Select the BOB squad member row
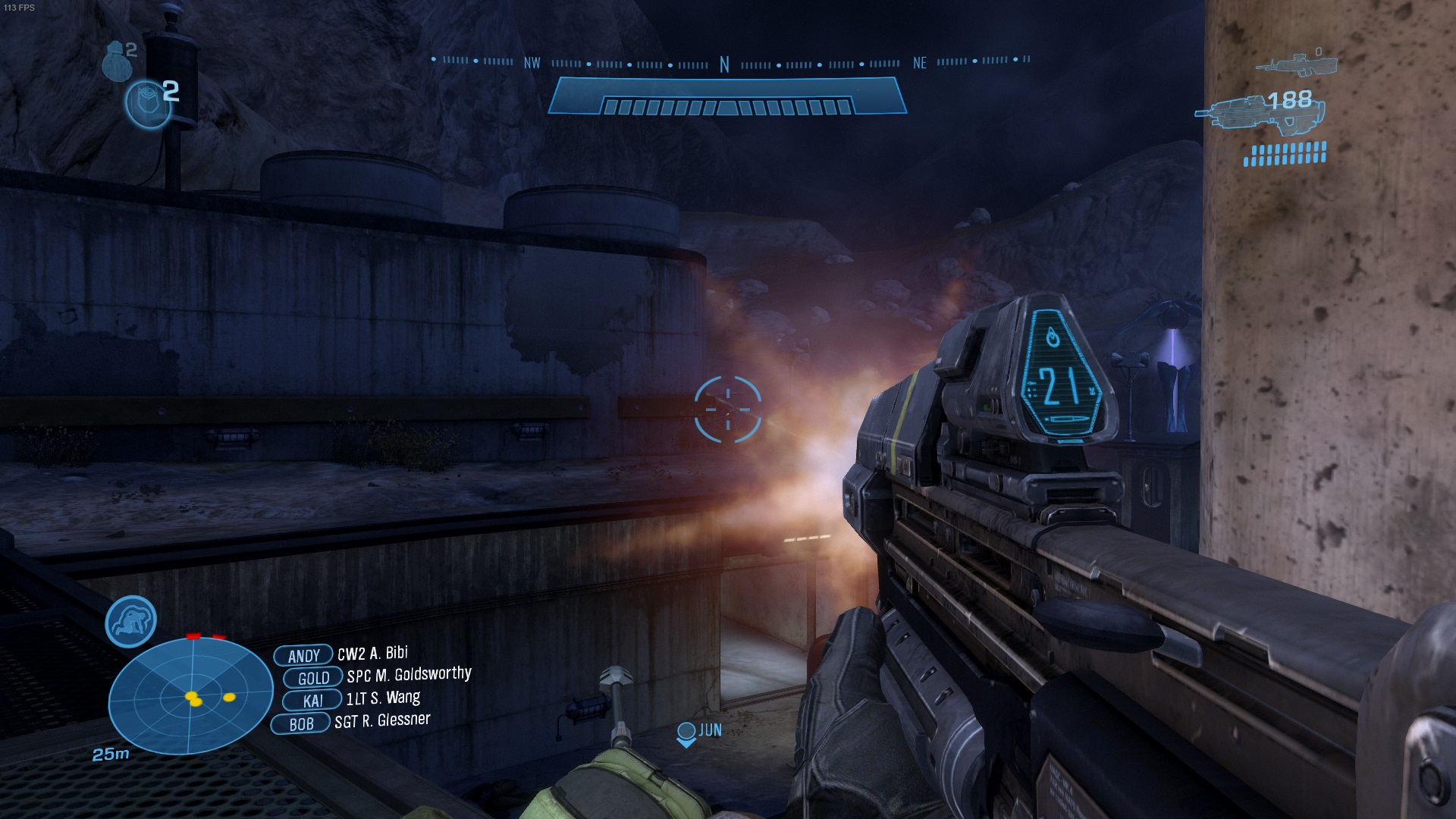The image size is (1456, 819). (x=350, y=722)
